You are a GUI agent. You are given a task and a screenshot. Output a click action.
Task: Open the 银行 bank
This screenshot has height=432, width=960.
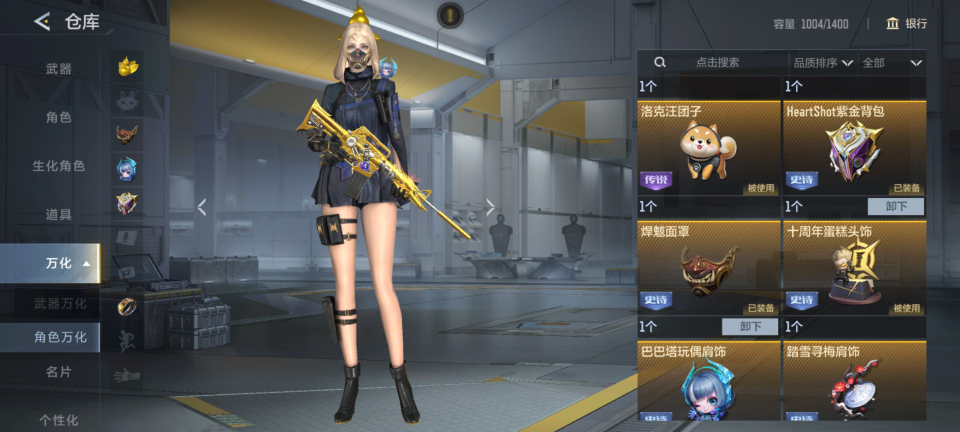pyautogui.click(x=906, y=23)
